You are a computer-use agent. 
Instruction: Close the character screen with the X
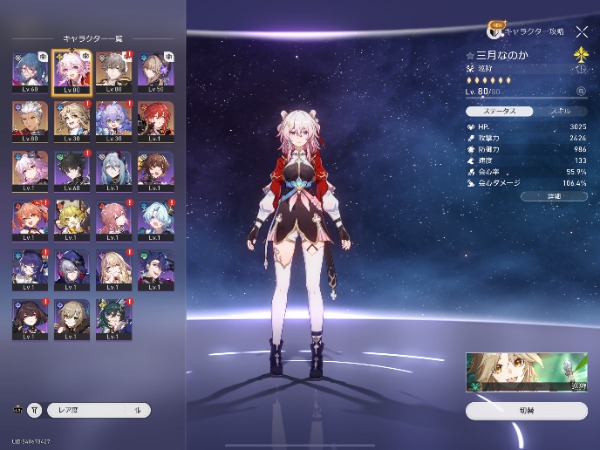tap(582, 31)
